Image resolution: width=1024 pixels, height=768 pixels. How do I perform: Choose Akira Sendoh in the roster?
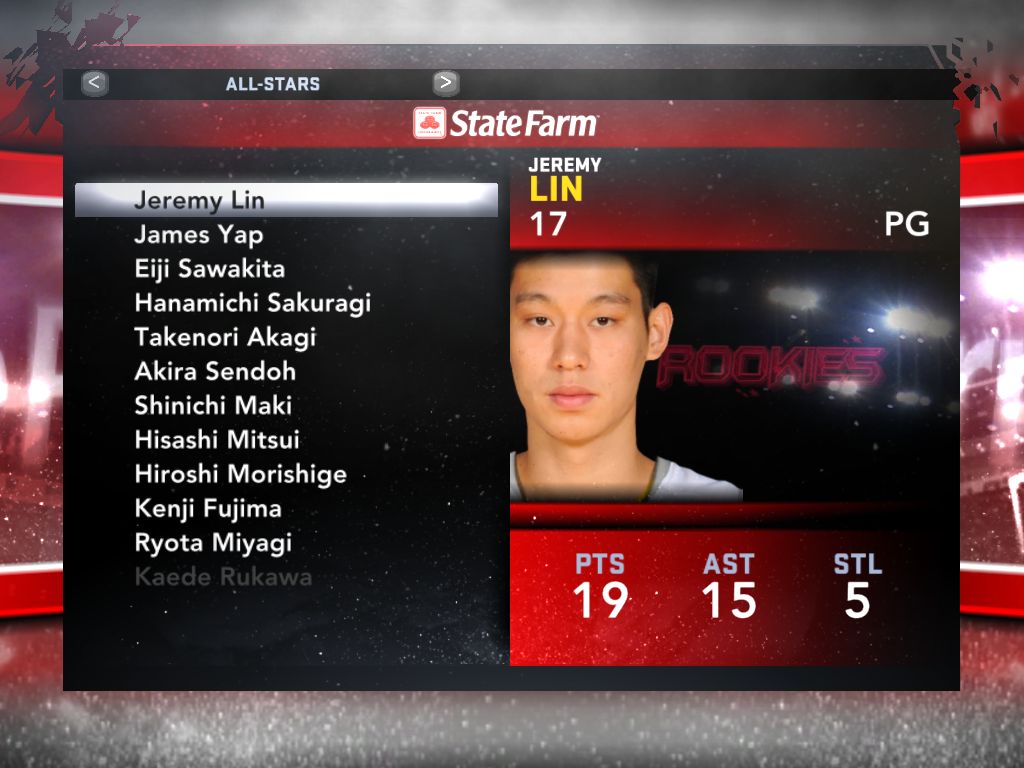pyautogui.click(x=215, y=372)
